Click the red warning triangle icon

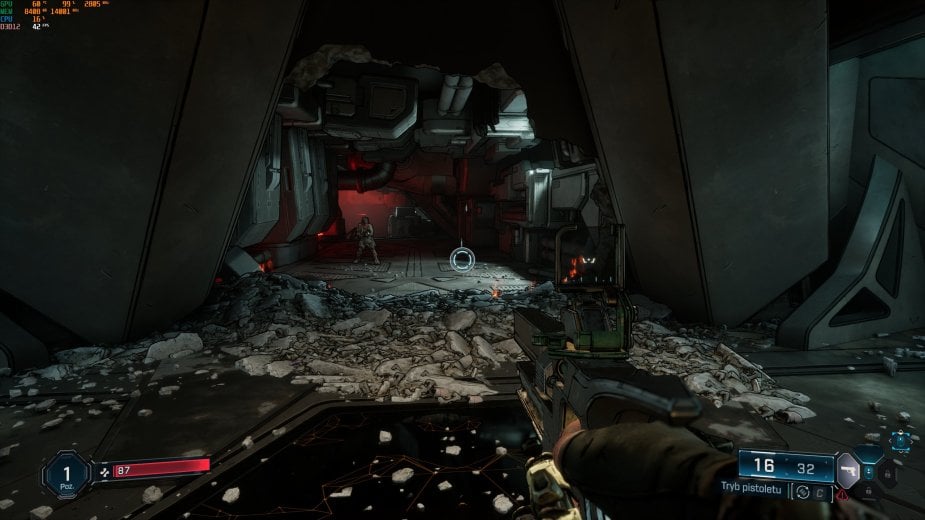tap(844, 493)
